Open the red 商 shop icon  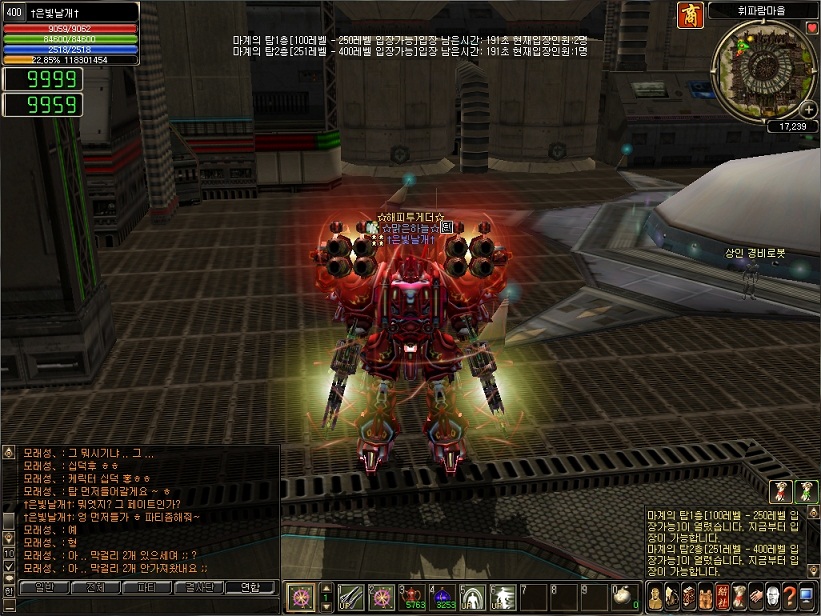pos(718,16)
